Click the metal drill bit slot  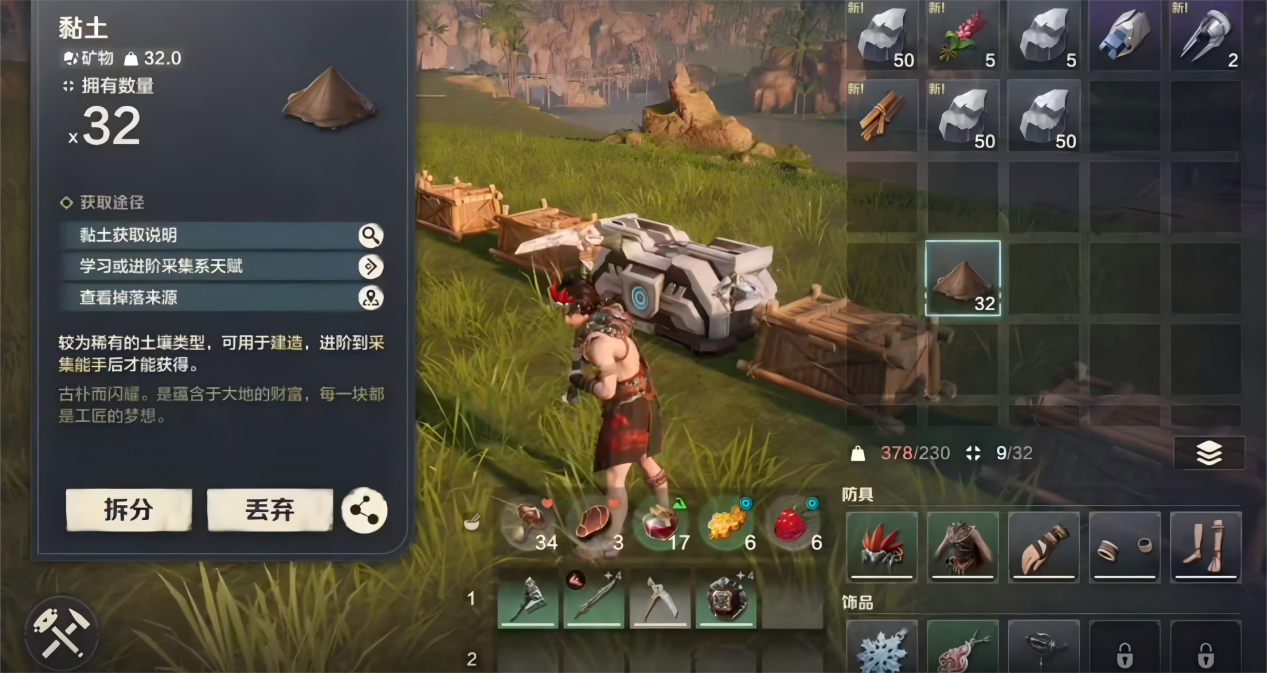pyautogui.click(x=1205, y=36)
